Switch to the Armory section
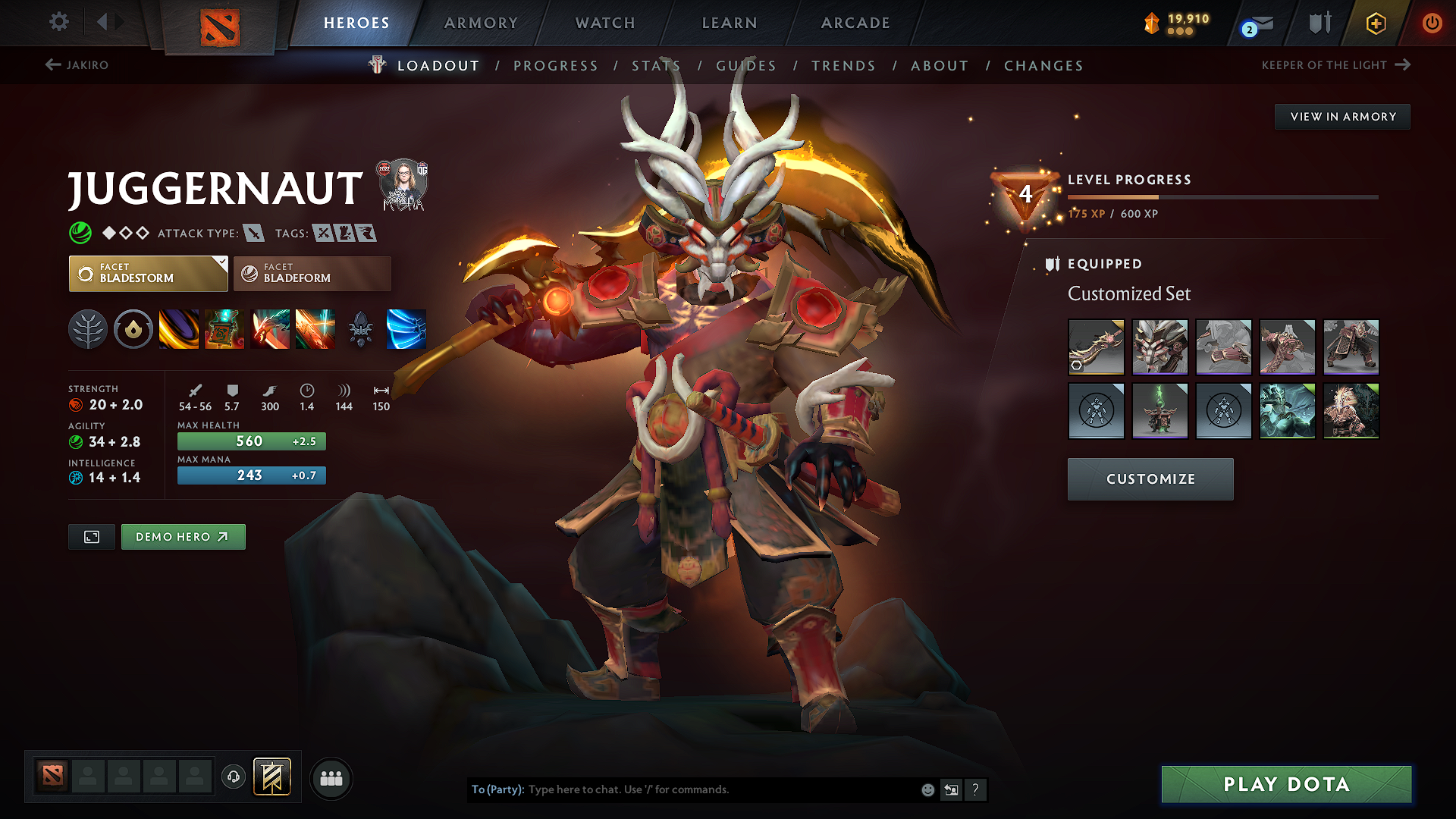Screen dimensions: 1456x819 pos(479,23)
